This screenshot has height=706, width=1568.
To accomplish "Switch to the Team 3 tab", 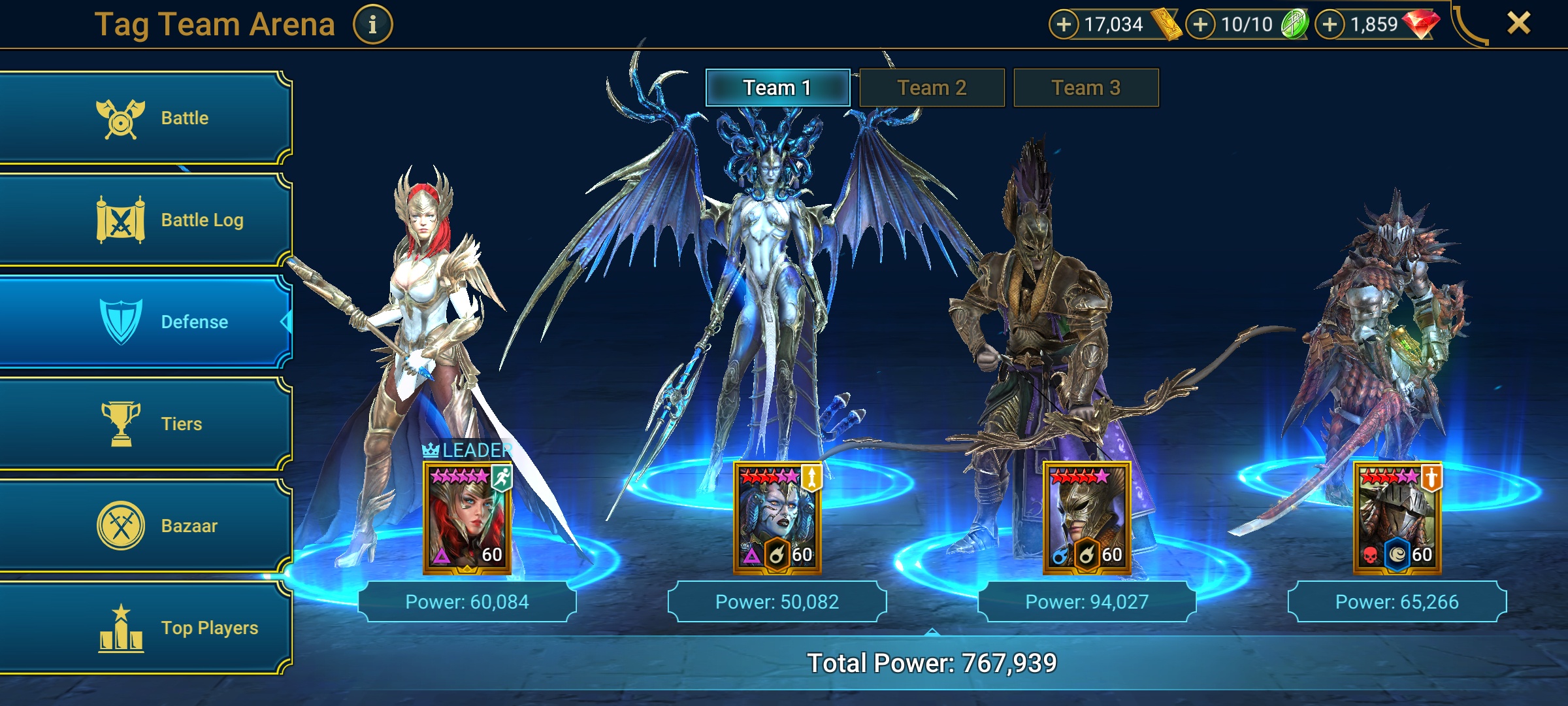I will pos(1086,86).
